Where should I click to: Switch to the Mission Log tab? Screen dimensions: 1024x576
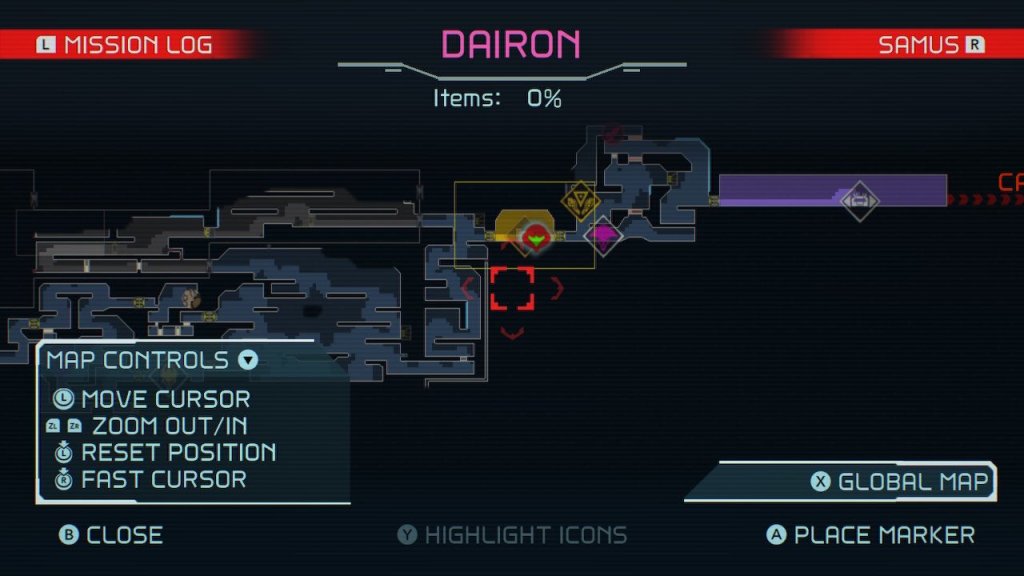125,45
